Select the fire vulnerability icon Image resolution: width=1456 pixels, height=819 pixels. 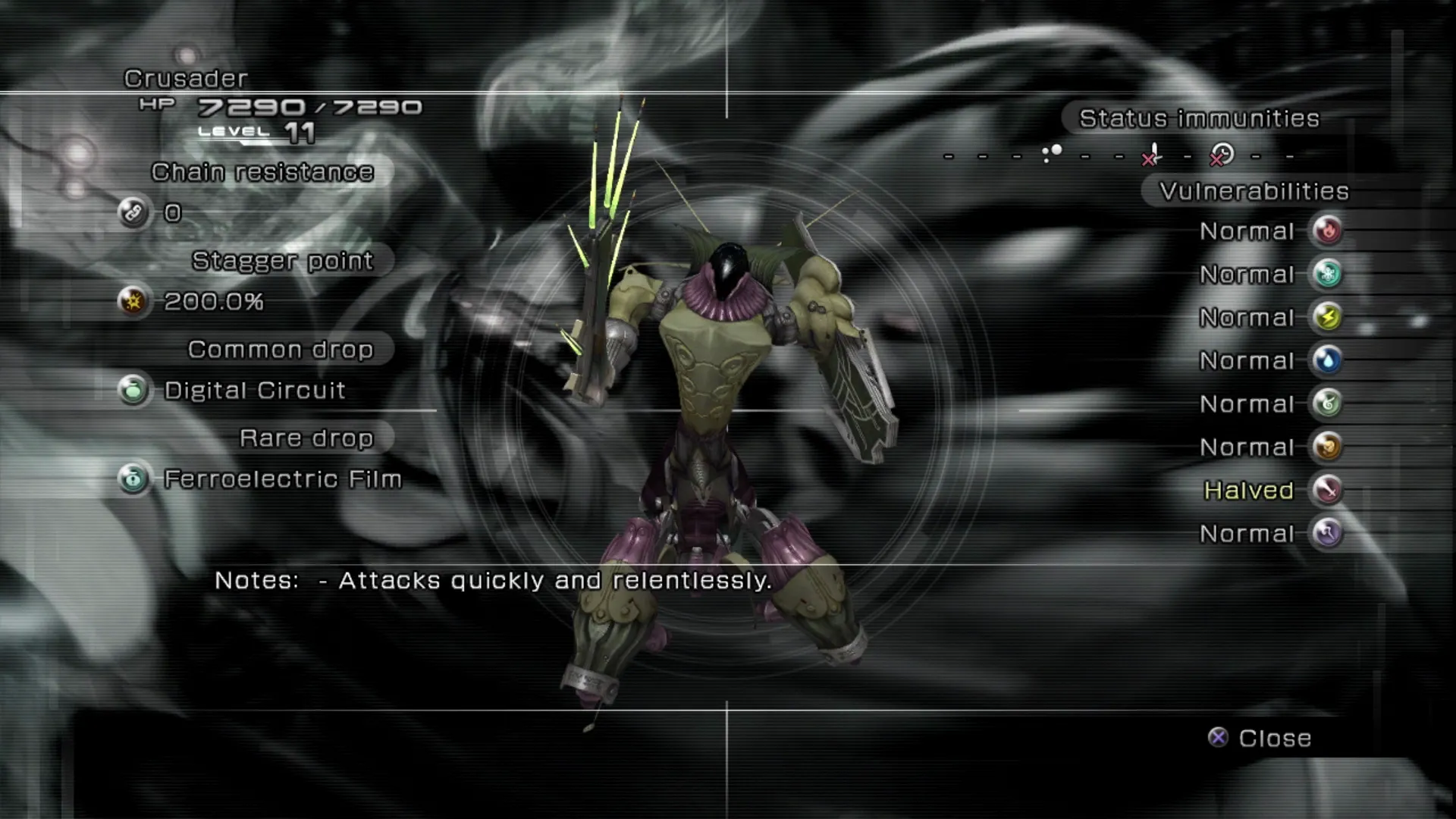(1327, 231)
